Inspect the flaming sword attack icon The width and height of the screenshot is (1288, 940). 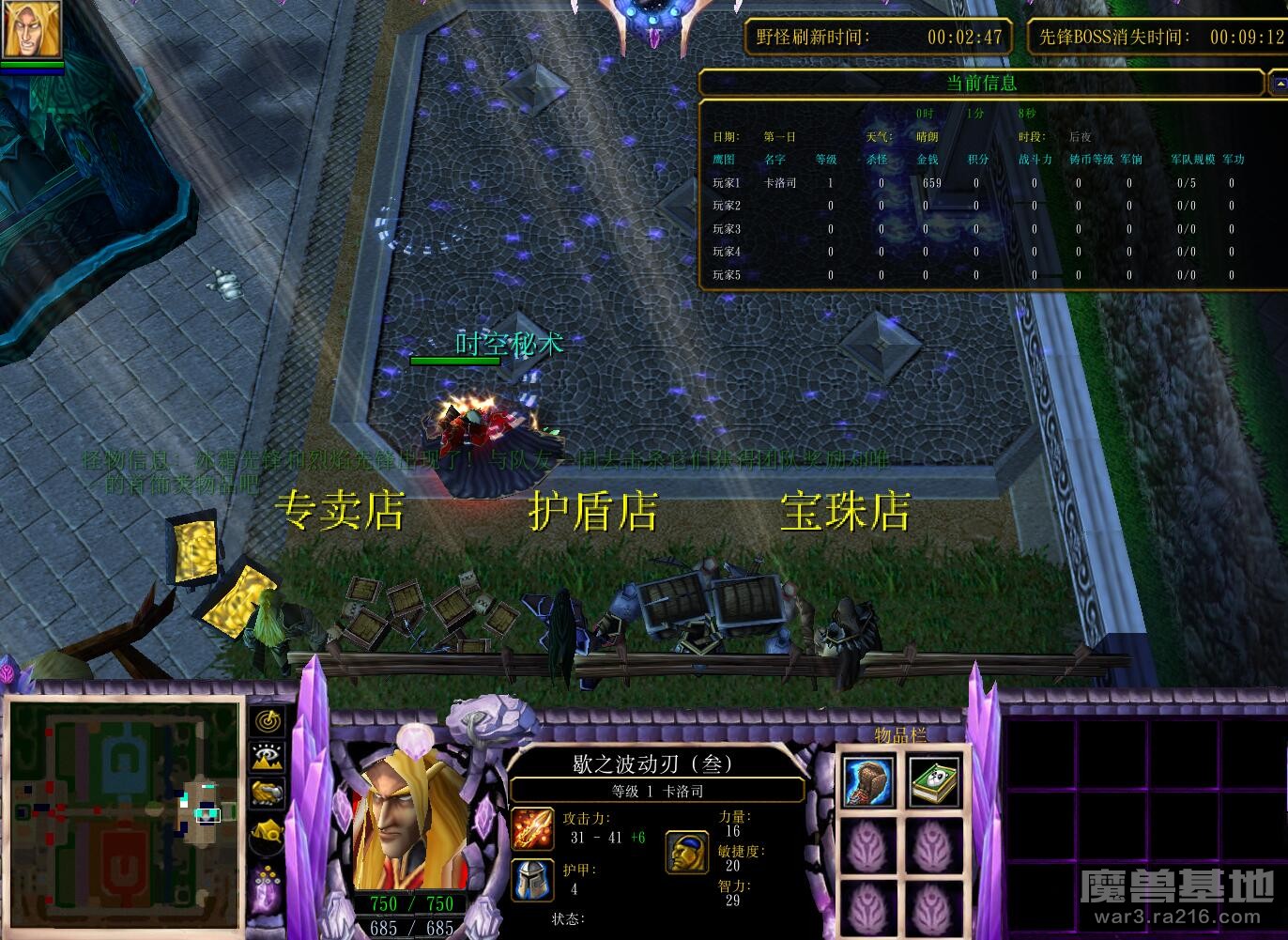[x=531, y=828]
